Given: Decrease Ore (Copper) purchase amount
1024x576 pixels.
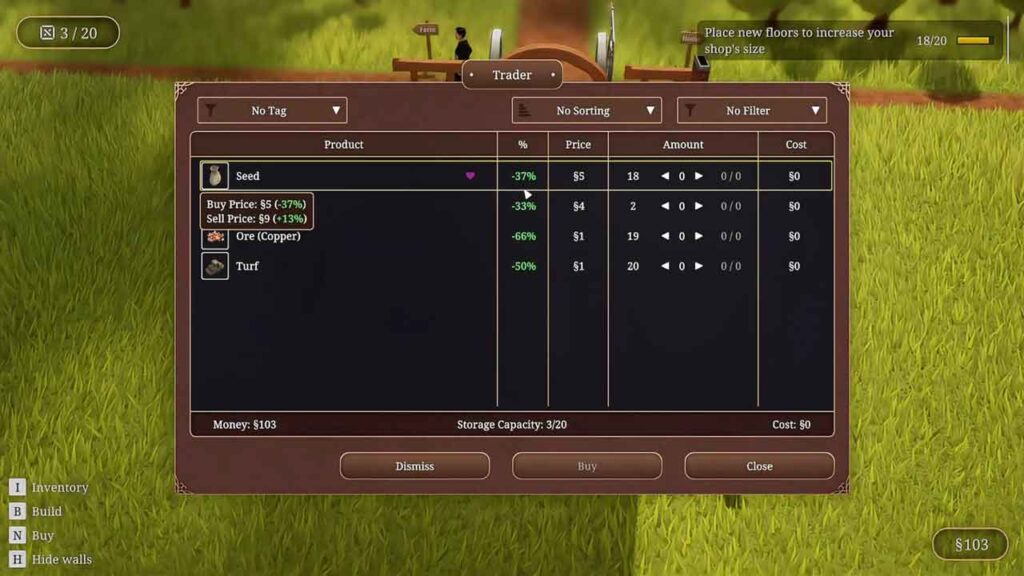Looking at the screenshot, I should click(x=665, y=236).
